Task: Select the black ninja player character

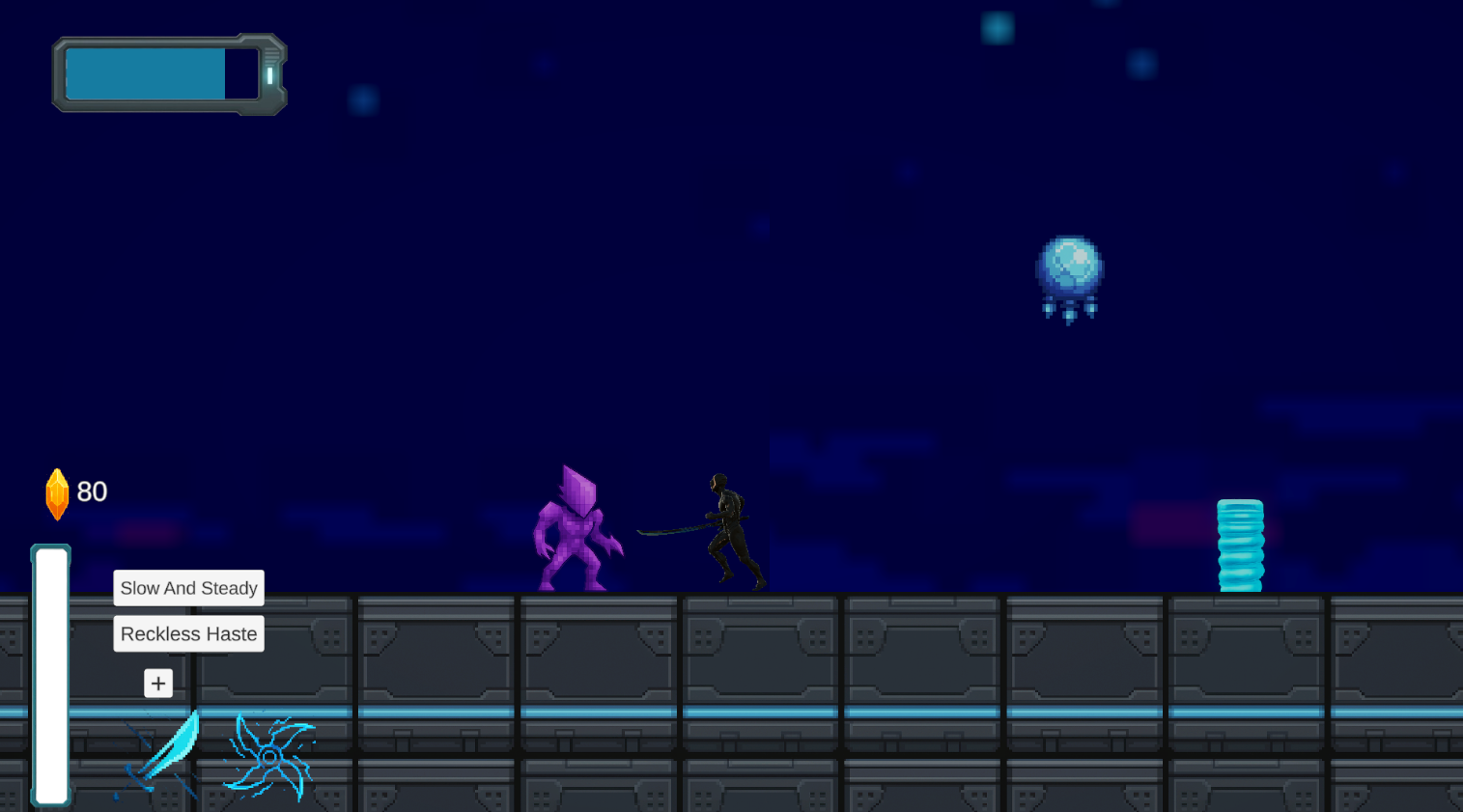Action: [x=729, y=526]
